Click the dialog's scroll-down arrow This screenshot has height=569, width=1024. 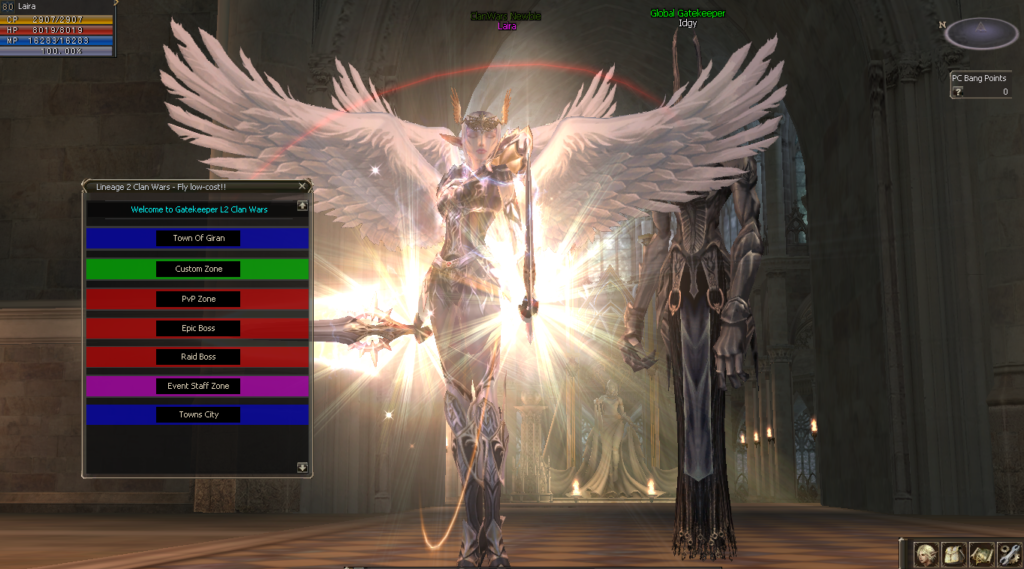302,467
